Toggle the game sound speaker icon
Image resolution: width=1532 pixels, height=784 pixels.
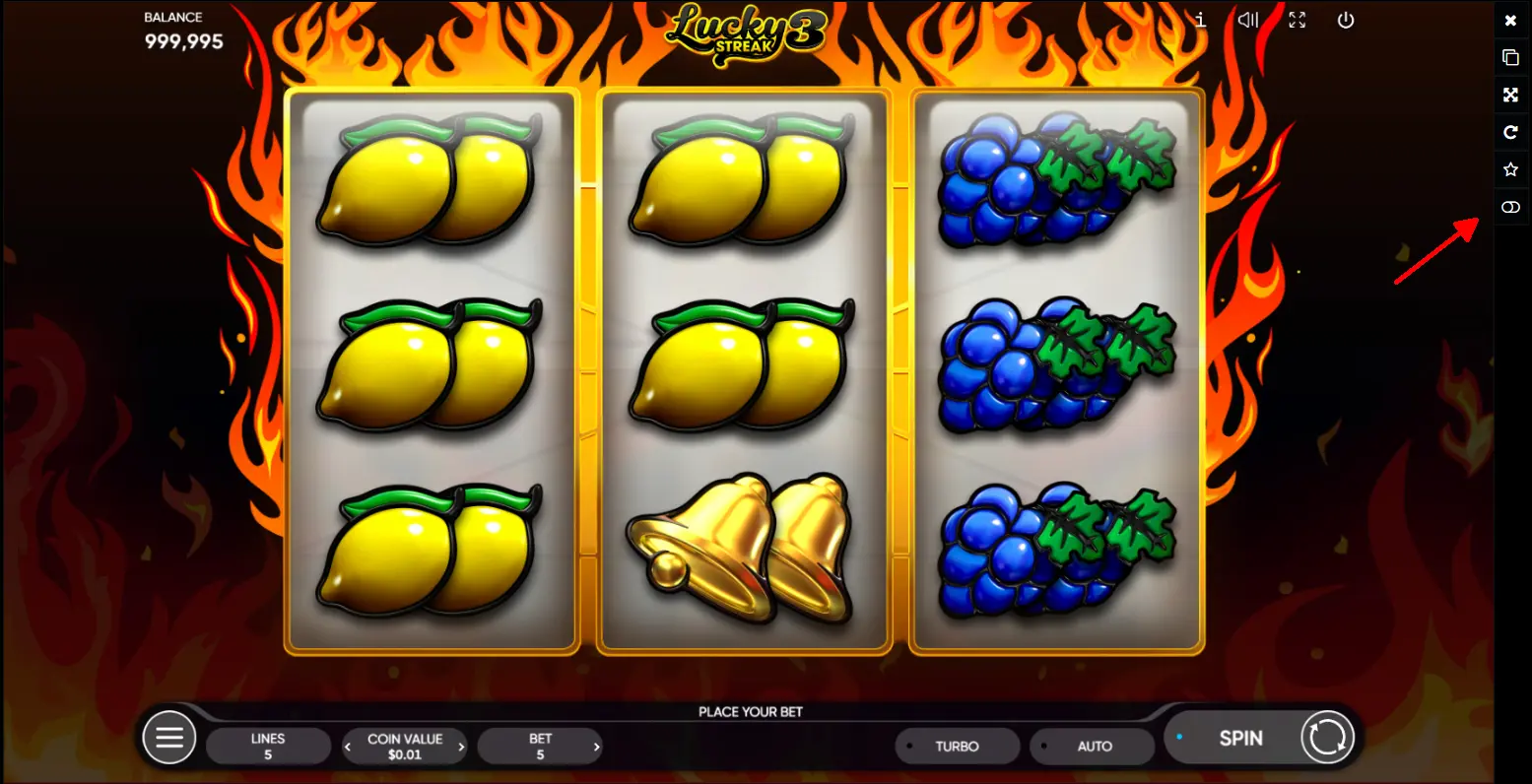[1248, 20]
